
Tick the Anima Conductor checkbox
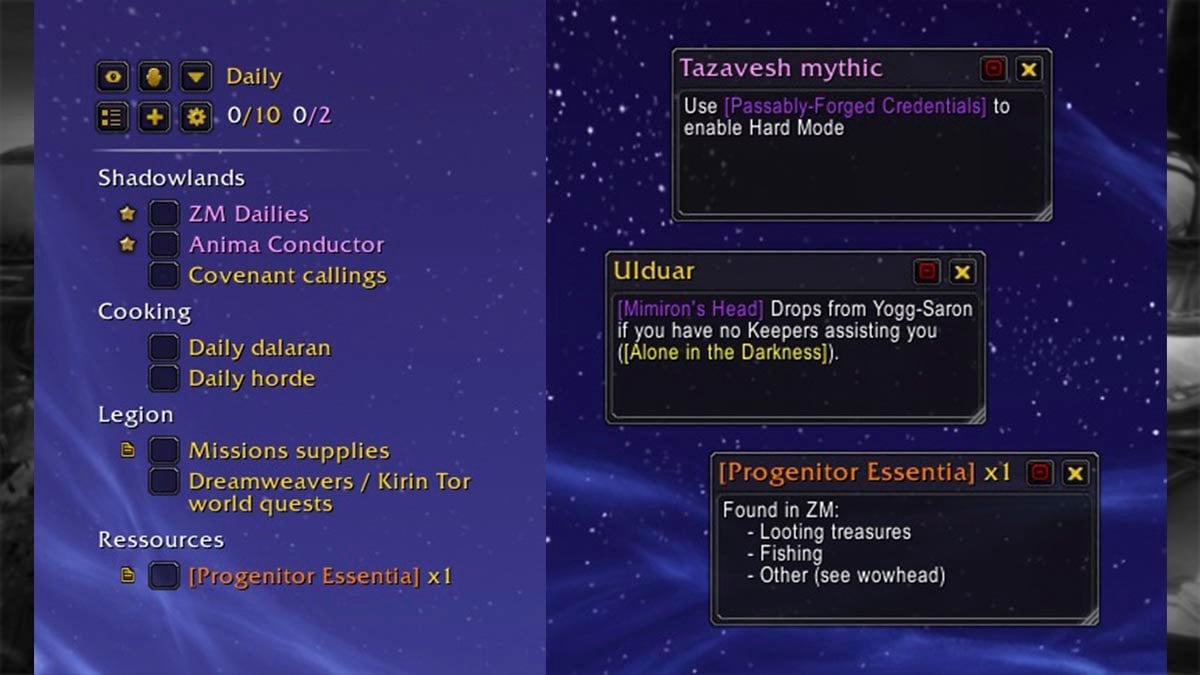click(x=164, y=245)
